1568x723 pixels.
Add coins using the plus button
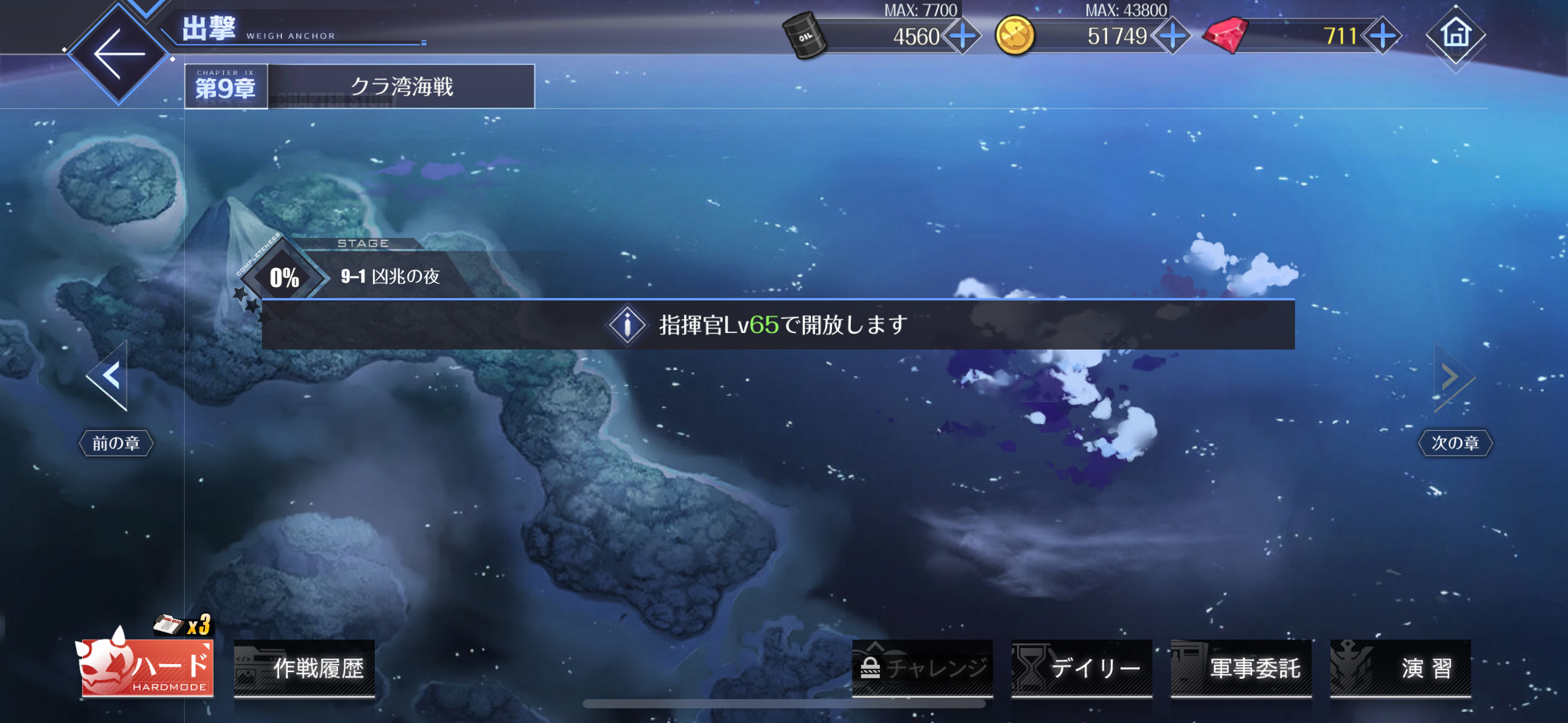(x=1172, y=36)
